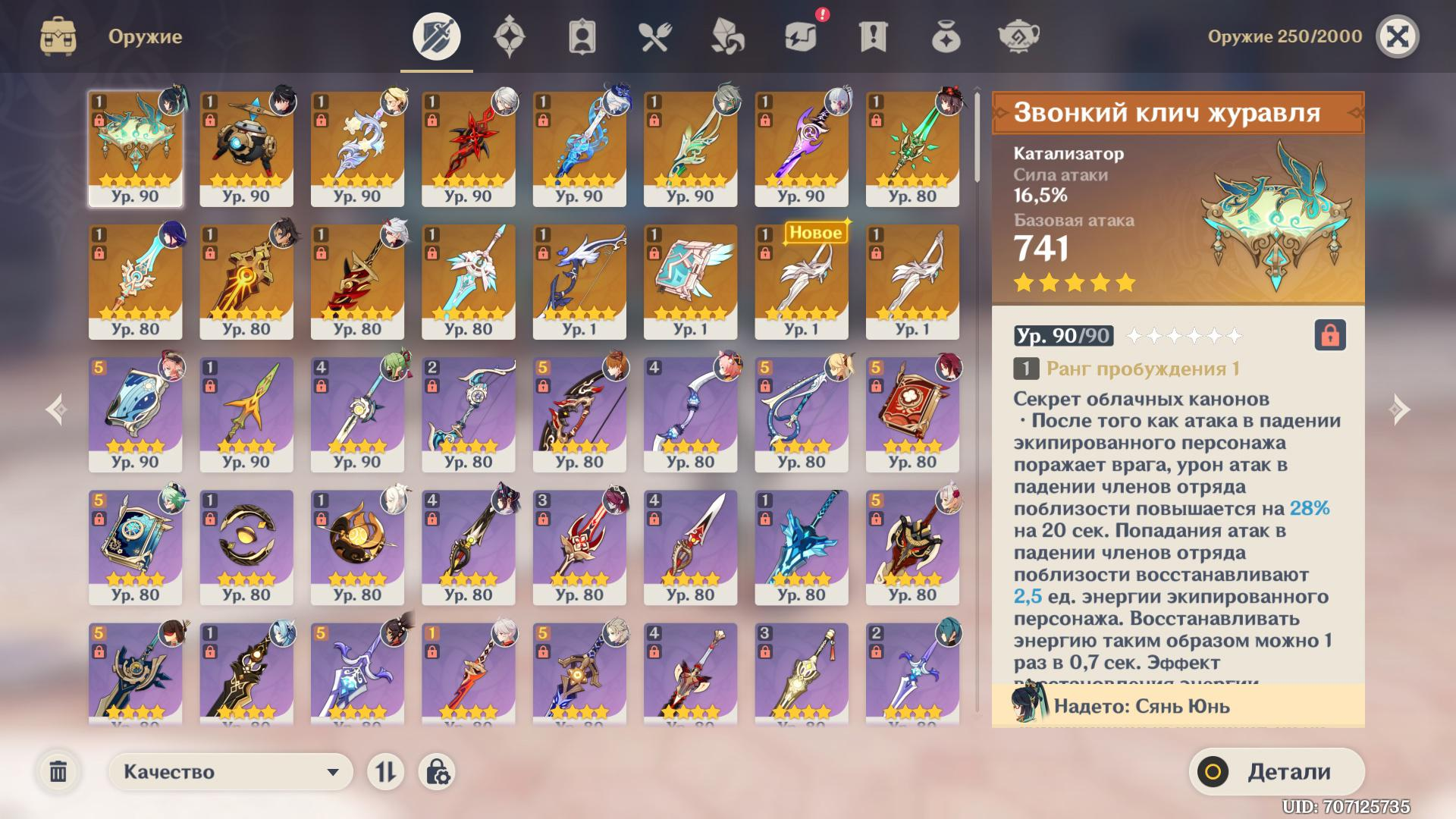Select the round robot-shaped weapon slot

pyautogui.click(x=246, y=149)
